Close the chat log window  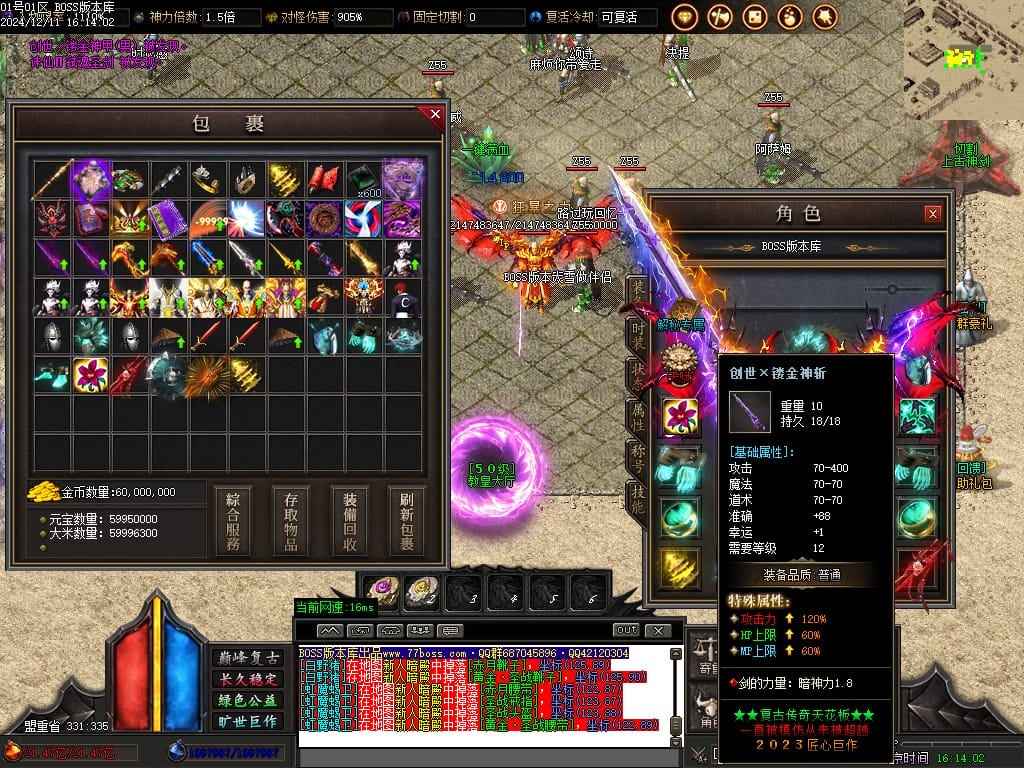658,630
